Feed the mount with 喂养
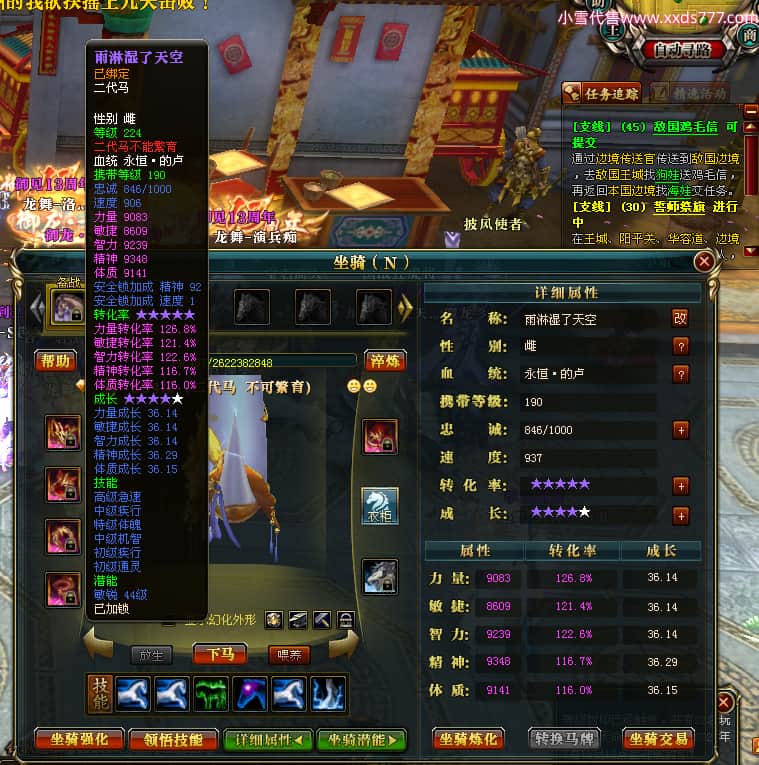This screenshot has height=765, width=759. [287, 655]
